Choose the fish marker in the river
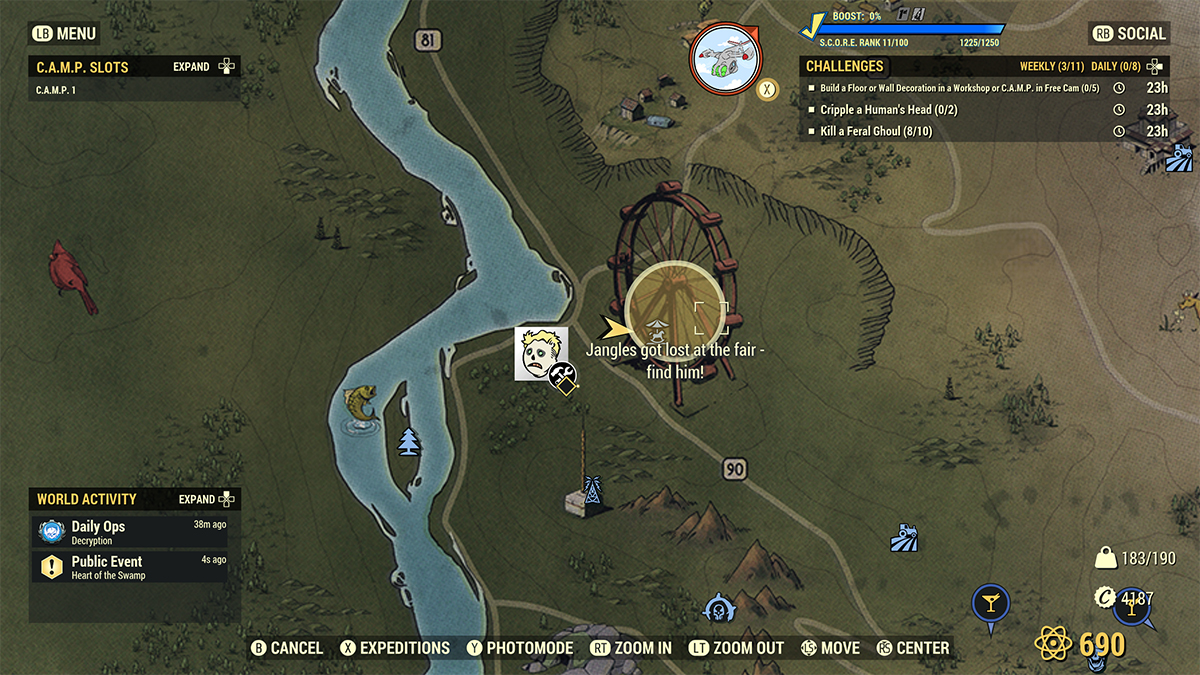The height and width of the screenshot is (675, 1200). coord(362,406)
